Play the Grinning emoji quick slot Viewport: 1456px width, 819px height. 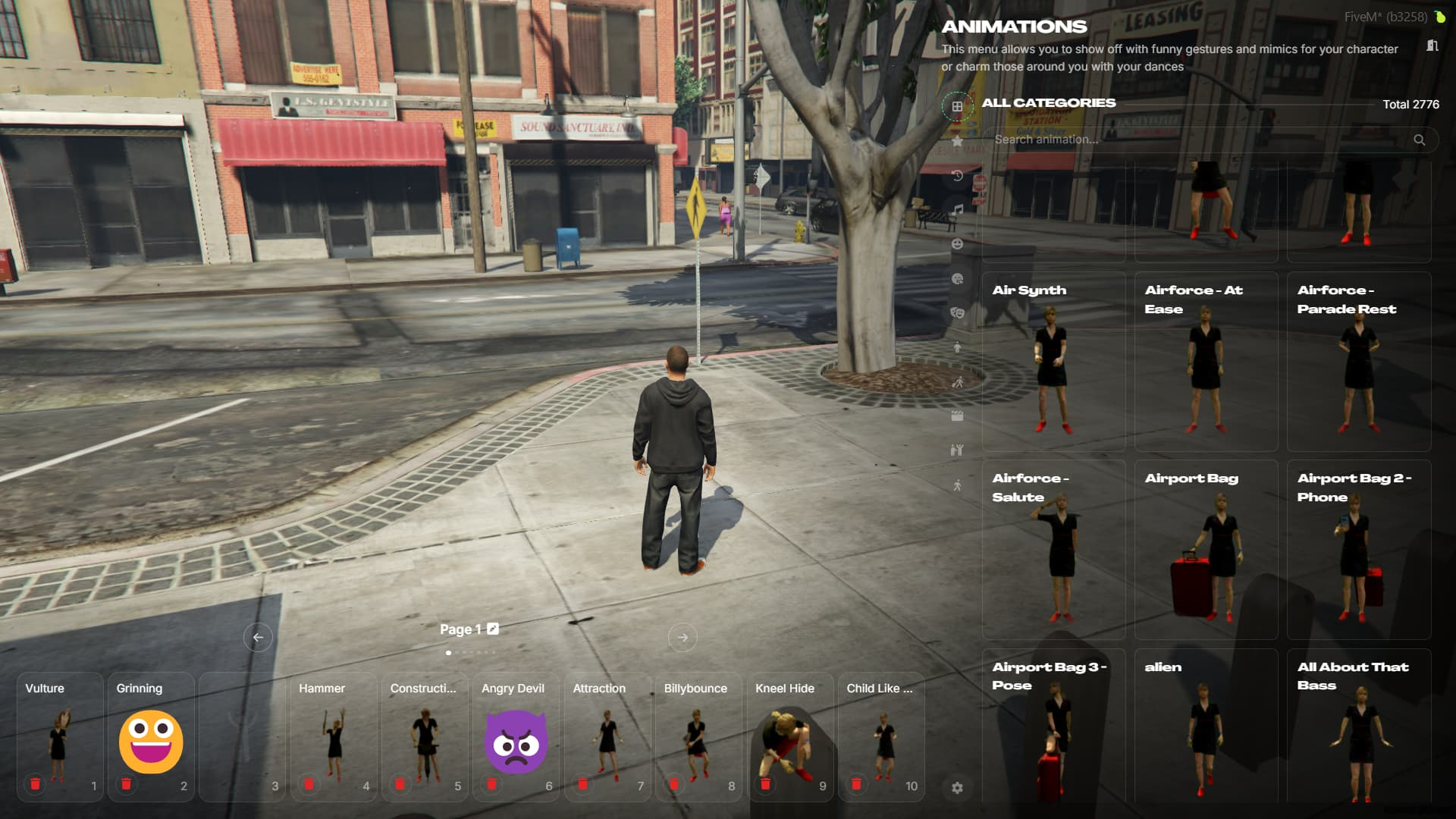point(151,739)
